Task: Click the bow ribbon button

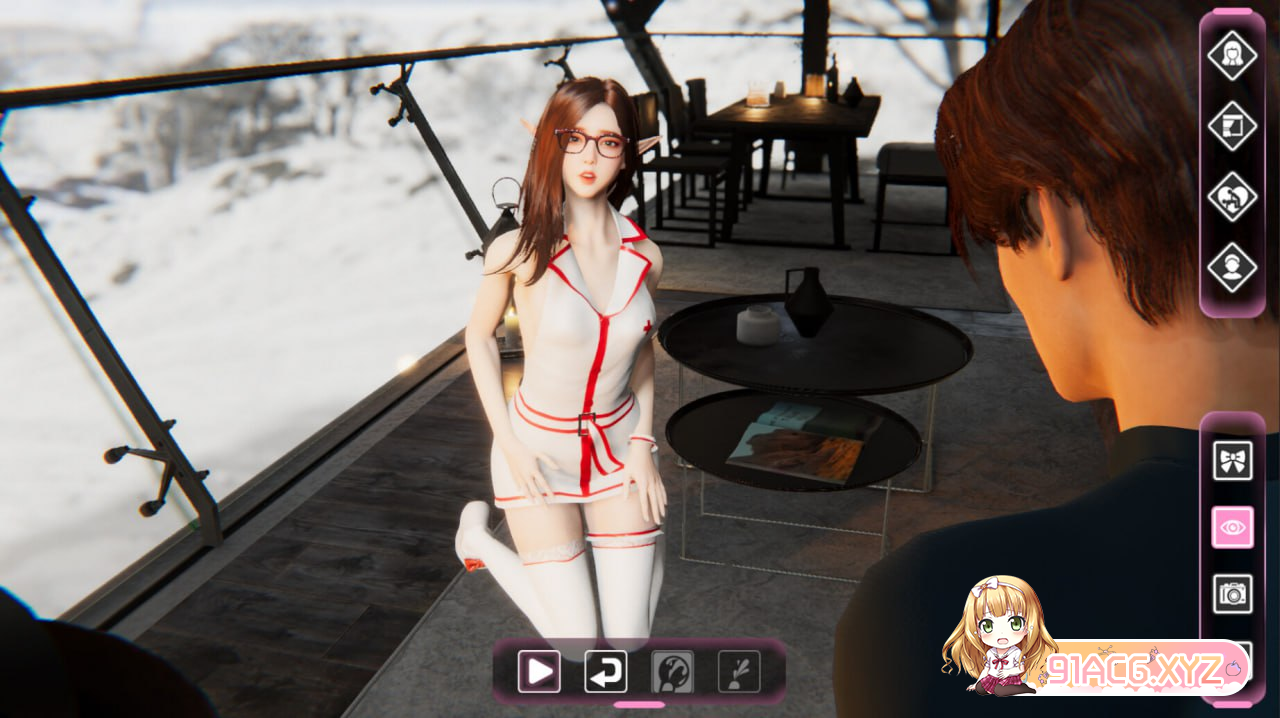Action: pyautogui.click(x=1232, y=461)
